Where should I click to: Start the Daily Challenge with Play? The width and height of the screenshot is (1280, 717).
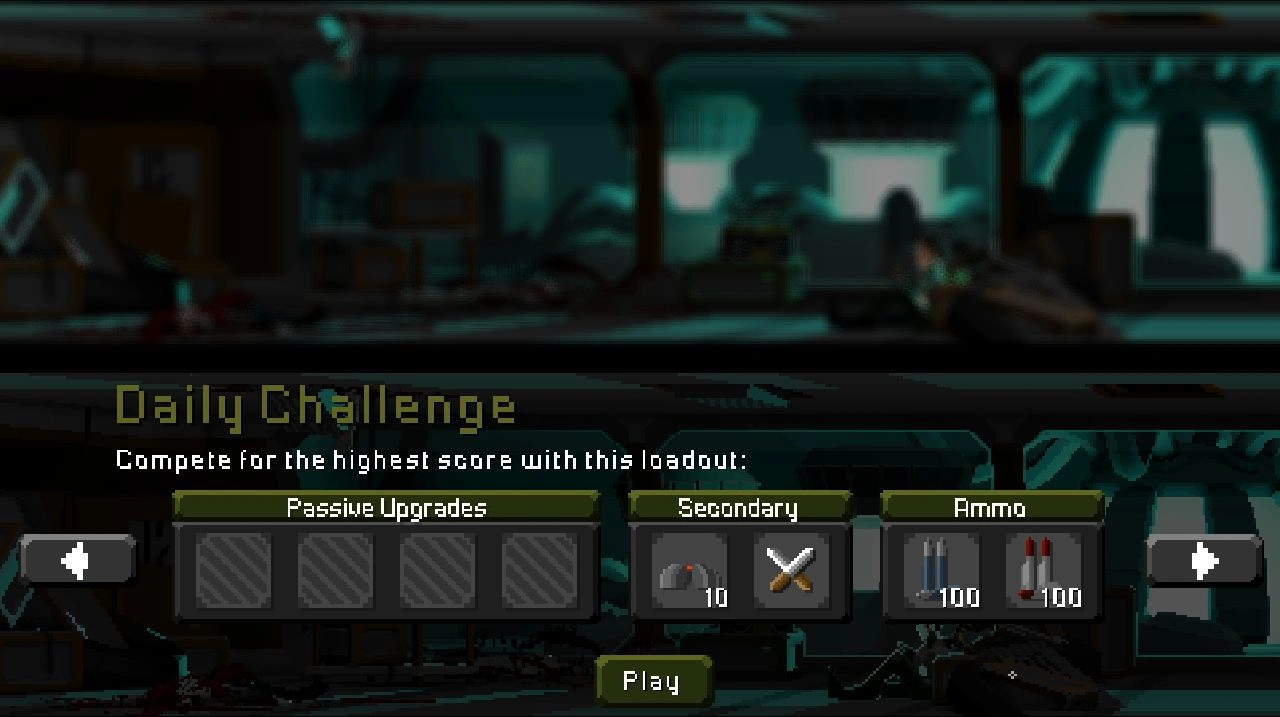(x=652, y=681)
